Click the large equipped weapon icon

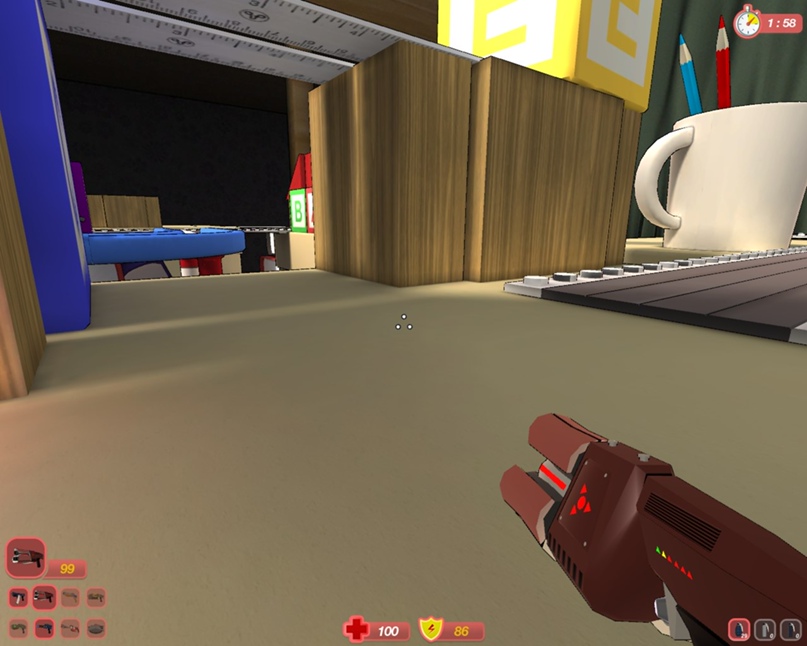pos(25,557)
